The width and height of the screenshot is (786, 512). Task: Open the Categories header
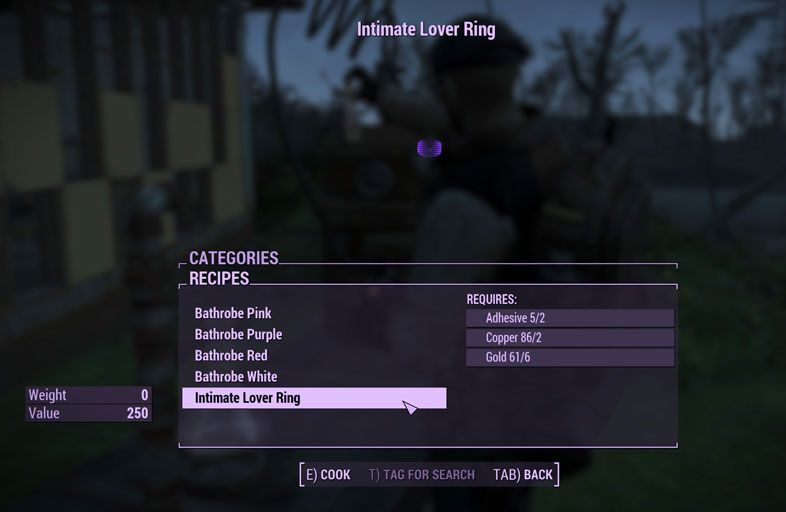(234, 258)
